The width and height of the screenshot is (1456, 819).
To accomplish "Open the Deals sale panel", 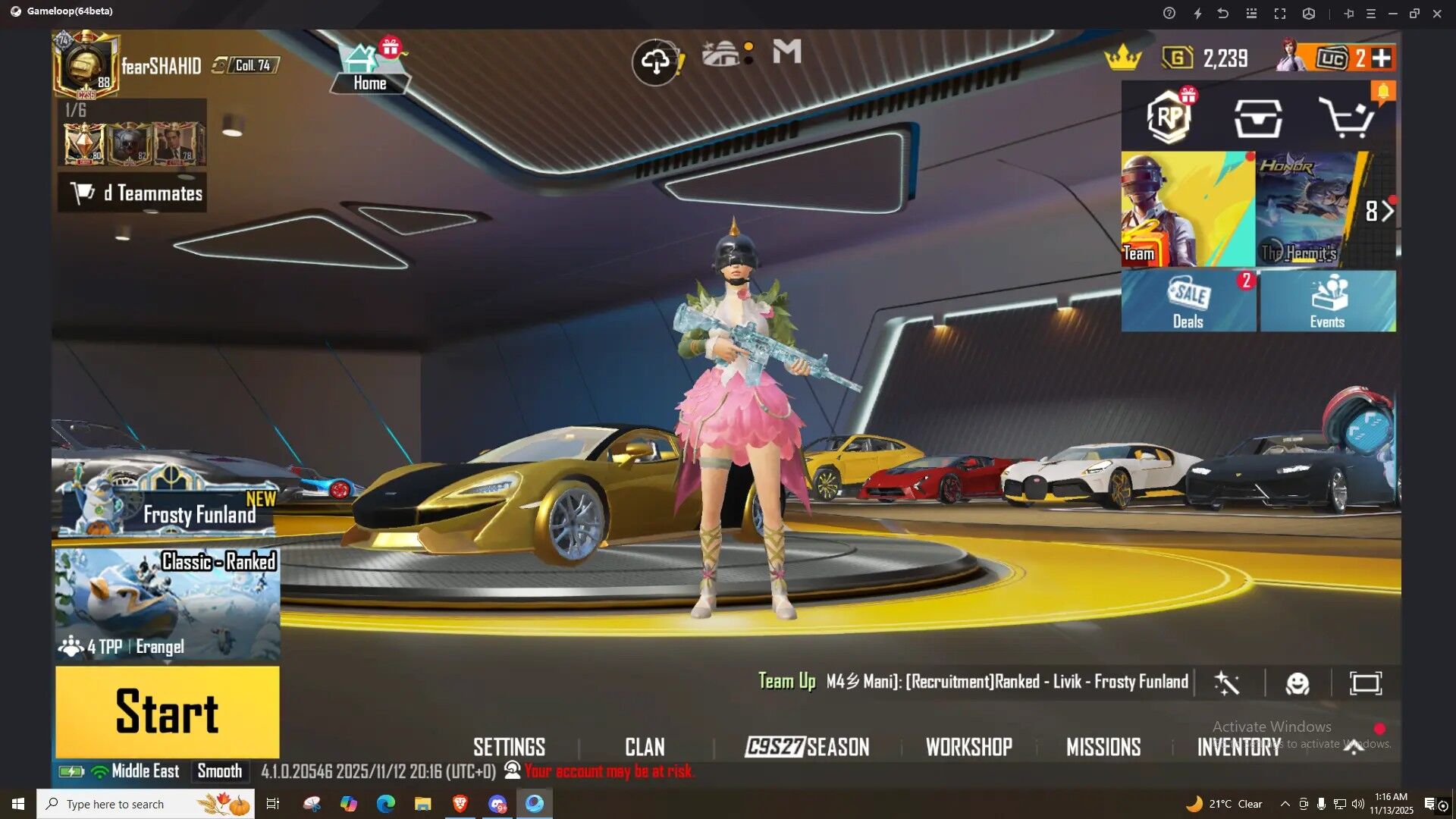I will pos(1188,301).
